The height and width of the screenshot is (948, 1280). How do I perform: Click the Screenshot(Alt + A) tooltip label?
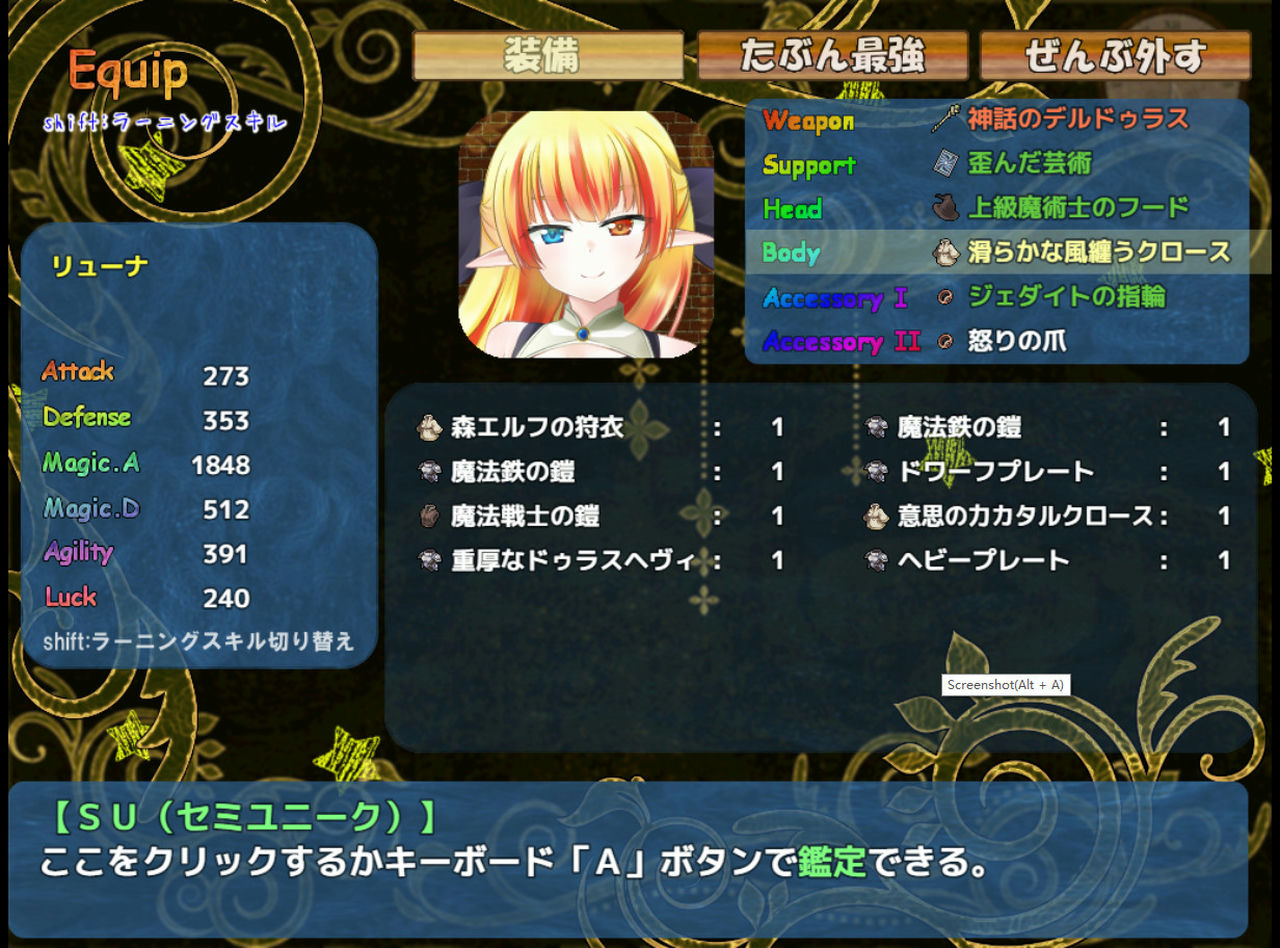[x=1008, y=685]
